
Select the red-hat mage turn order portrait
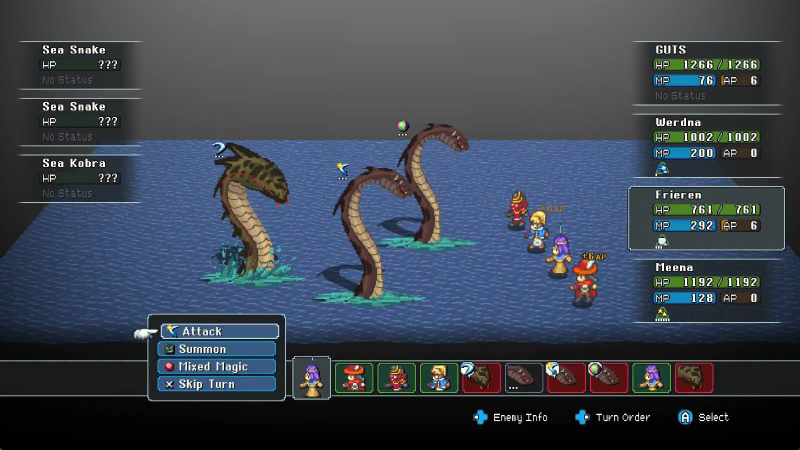[x=354, y=377]
